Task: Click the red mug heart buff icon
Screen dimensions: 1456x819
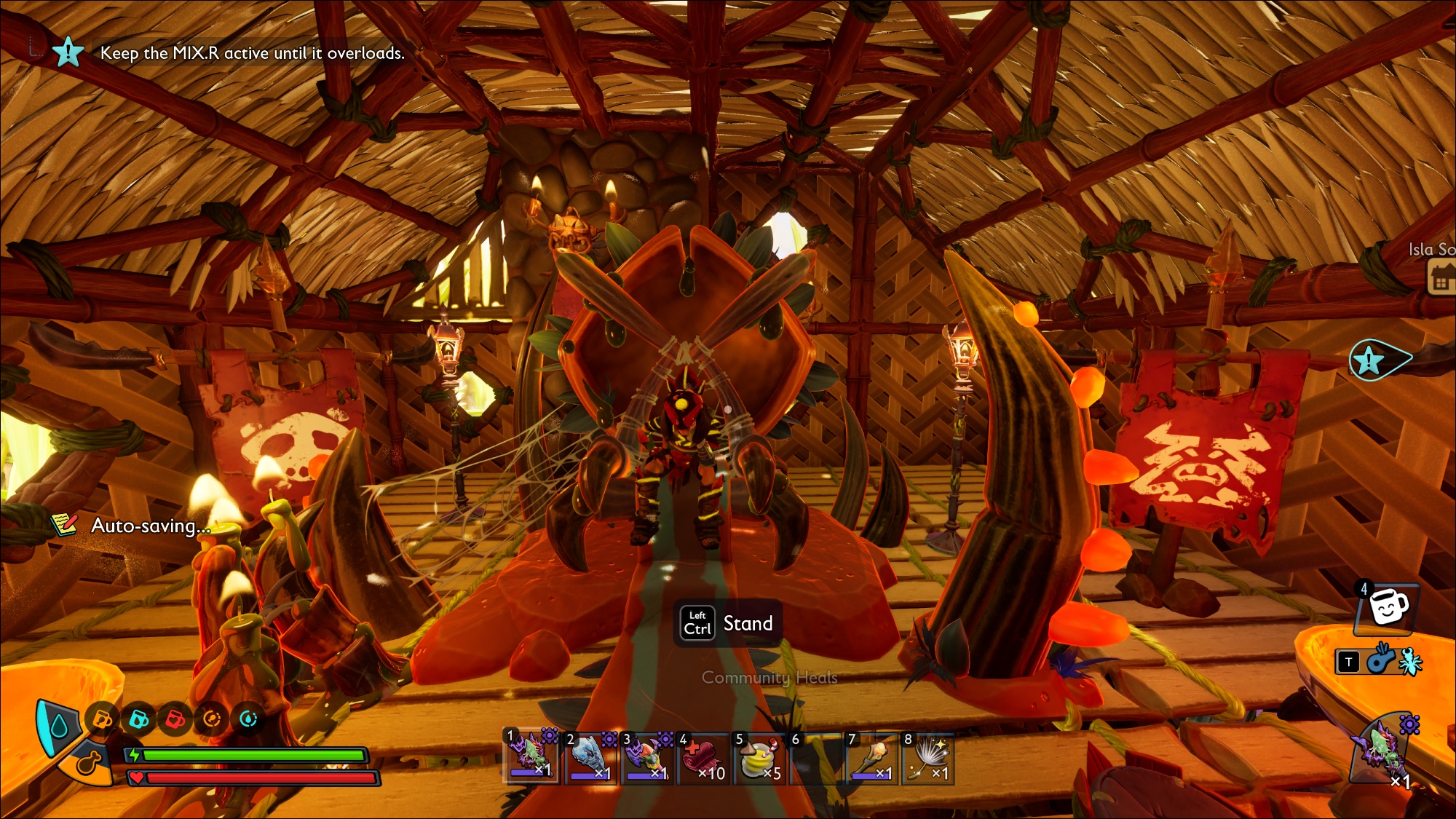Action: point(175,720)
